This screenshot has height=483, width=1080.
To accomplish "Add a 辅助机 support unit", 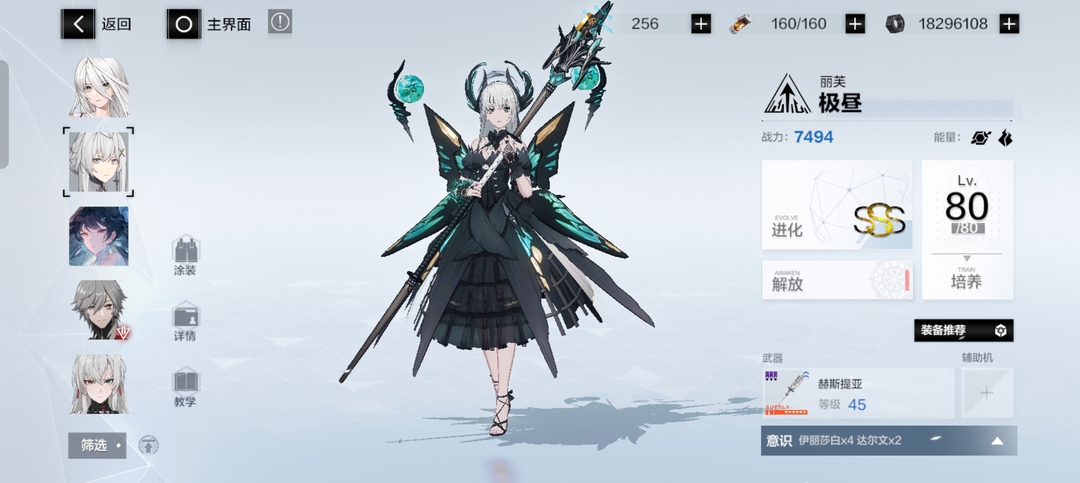I will pyautogui.click(x=986, y=393).
